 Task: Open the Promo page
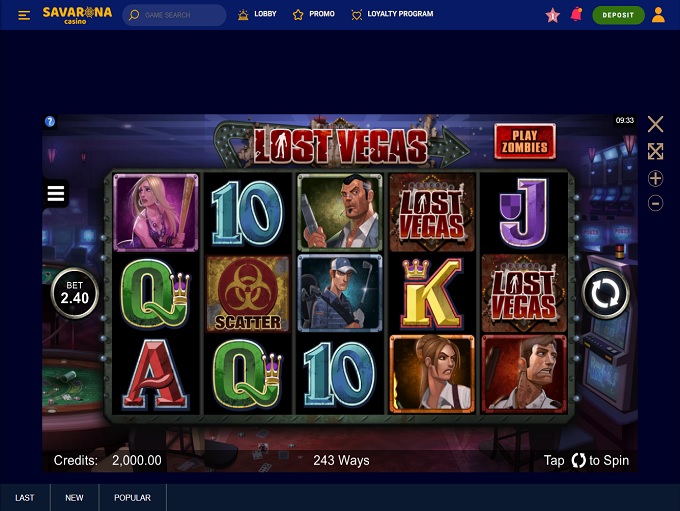314,15
